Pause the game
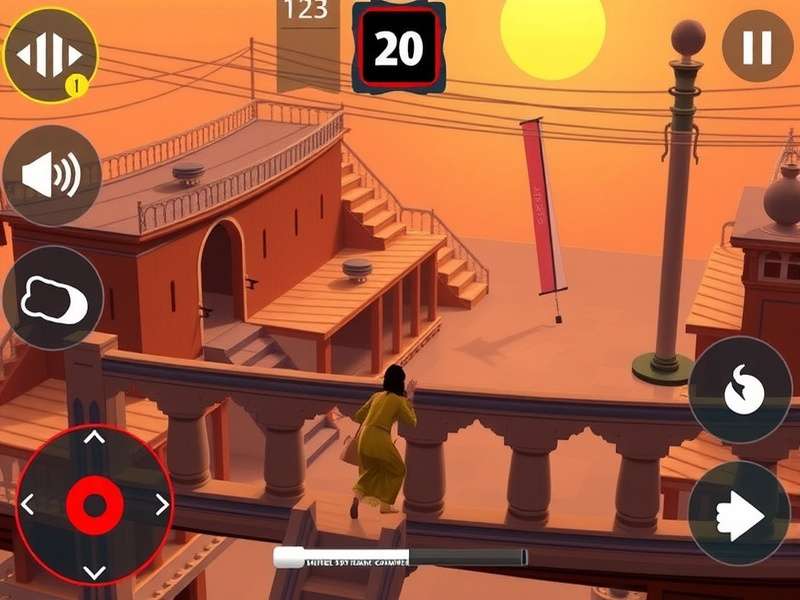Image resolution: width=800 pixels, height=600 pixels. (757, 46)
